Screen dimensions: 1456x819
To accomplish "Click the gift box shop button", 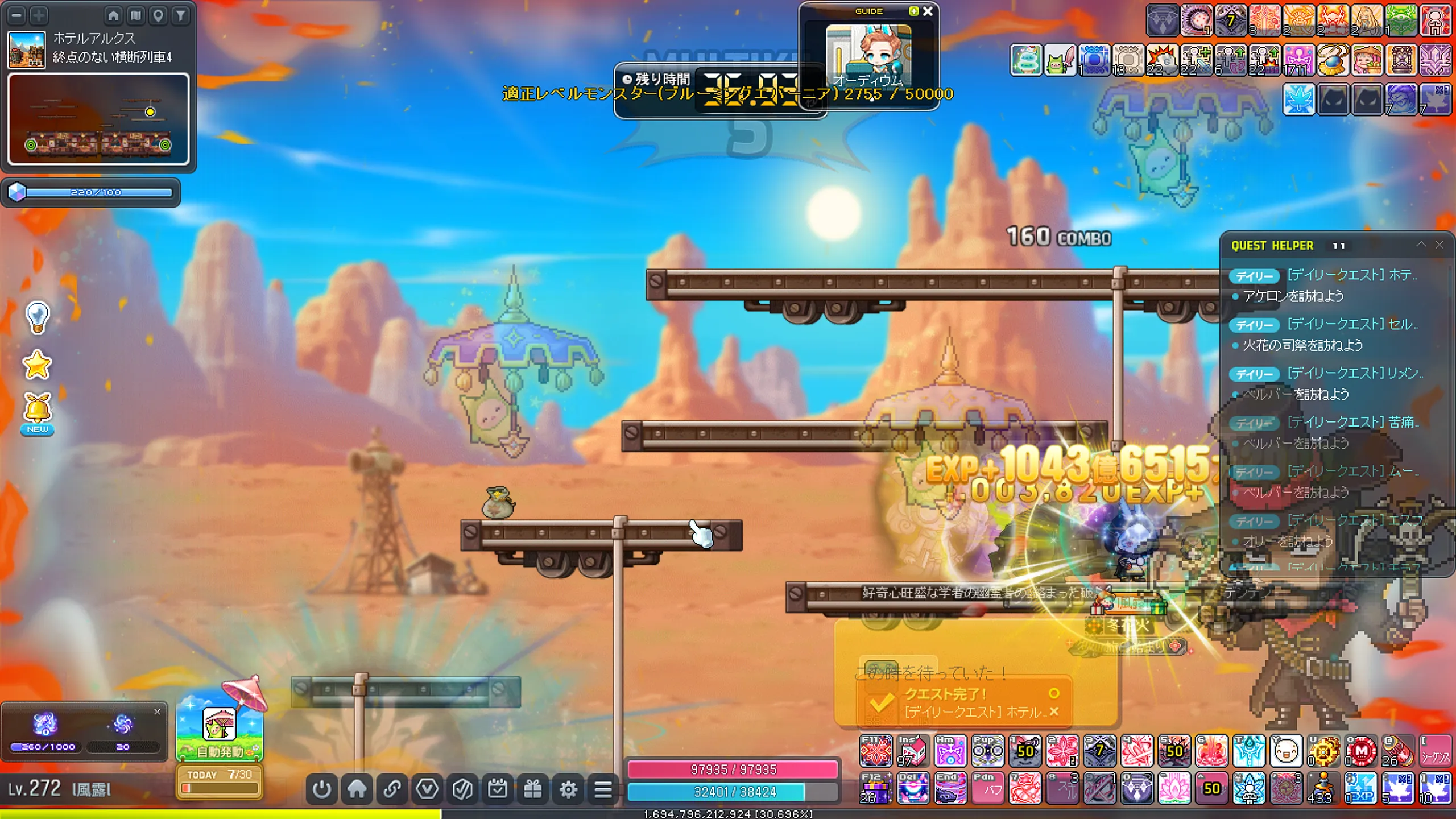I will [533, 789].
